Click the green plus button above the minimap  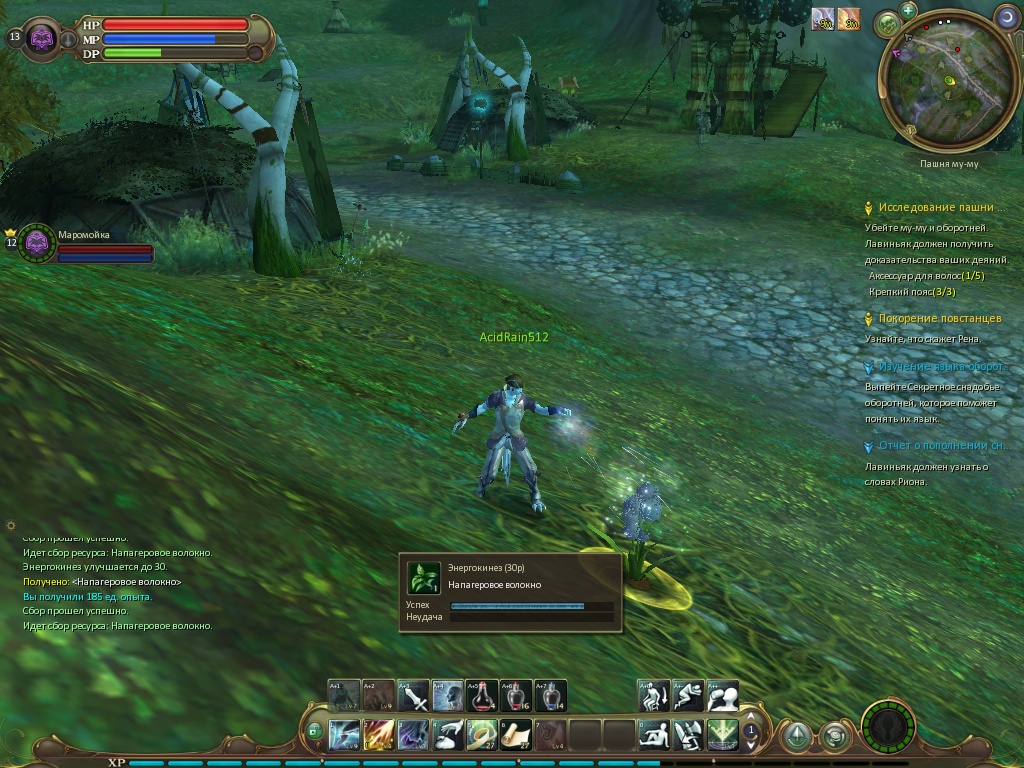click(908, 10)
